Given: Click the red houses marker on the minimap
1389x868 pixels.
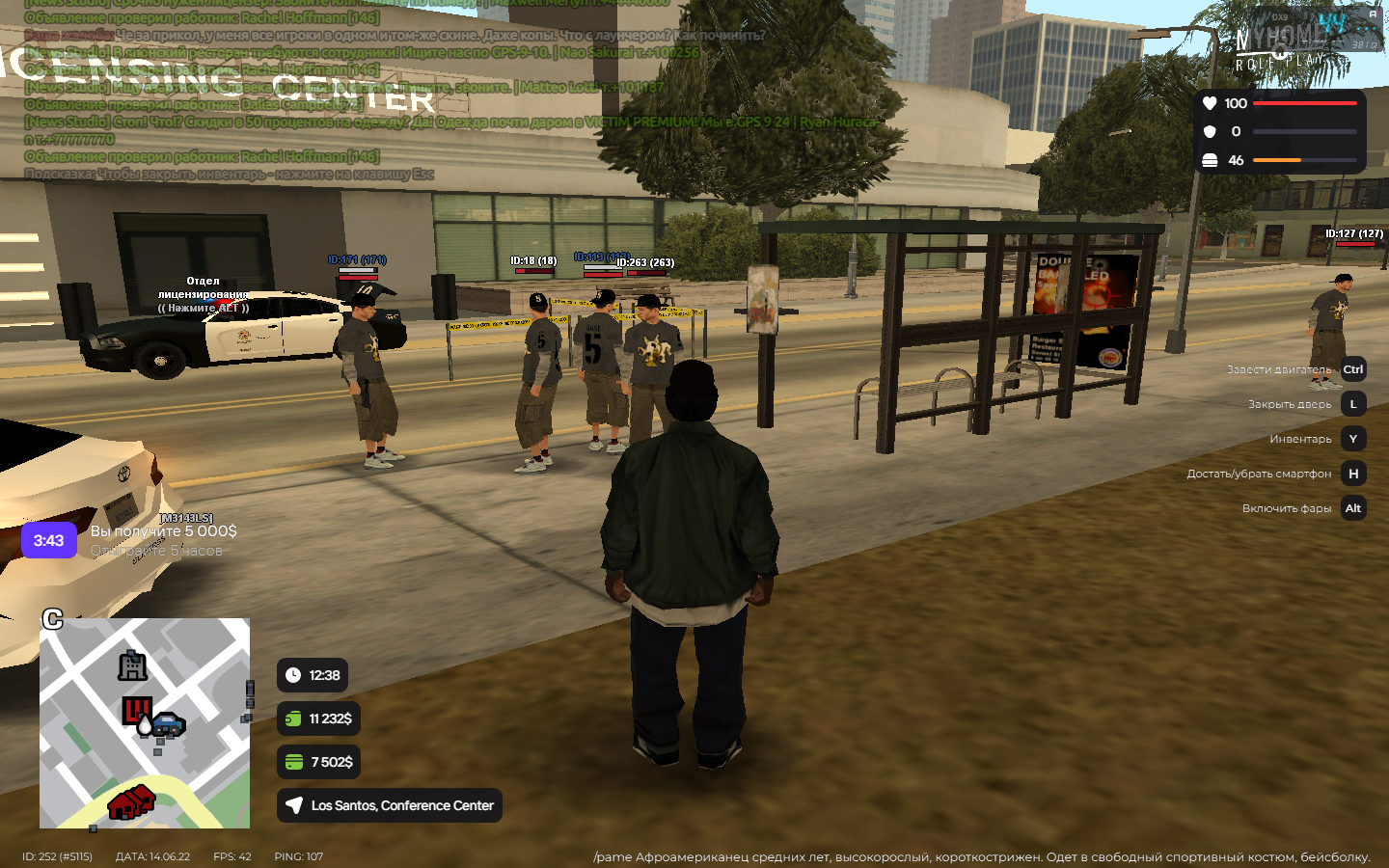Looking at the screenshot, I should [x=131, y=801].
